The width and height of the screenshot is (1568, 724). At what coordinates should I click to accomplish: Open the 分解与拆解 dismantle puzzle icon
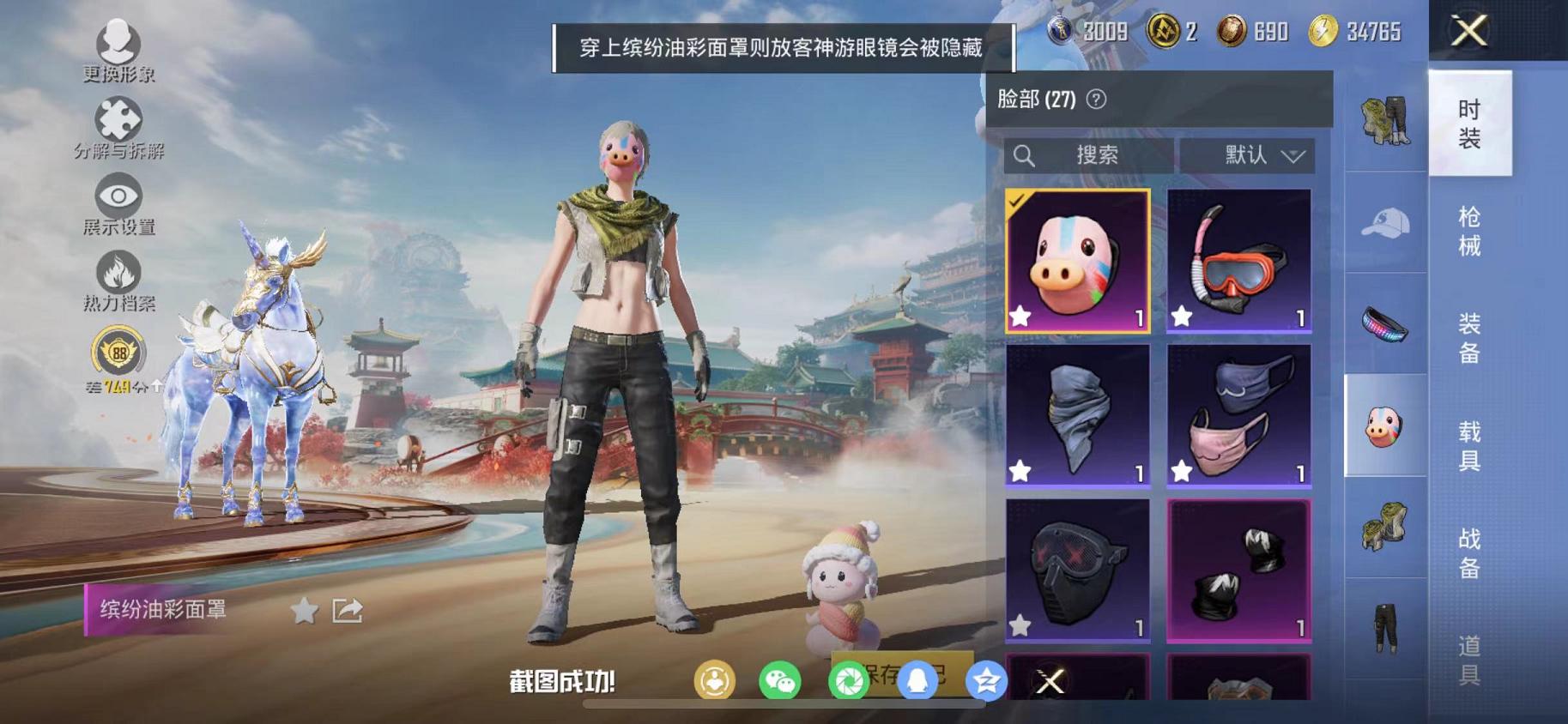coord(120,120)
